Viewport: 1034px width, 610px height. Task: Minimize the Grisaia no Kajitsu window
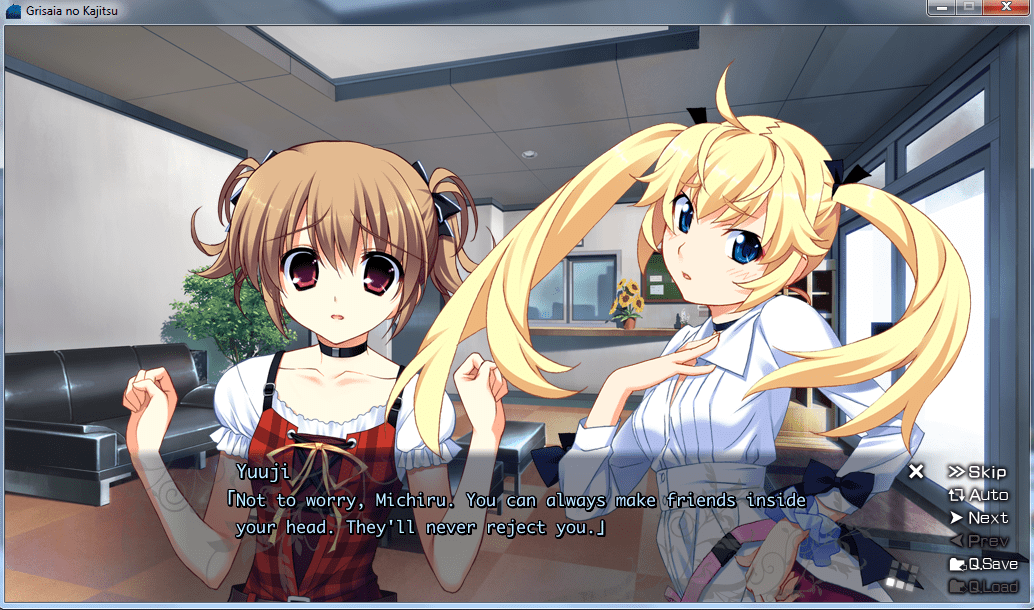pyautogui.click(x=941, y=7)
